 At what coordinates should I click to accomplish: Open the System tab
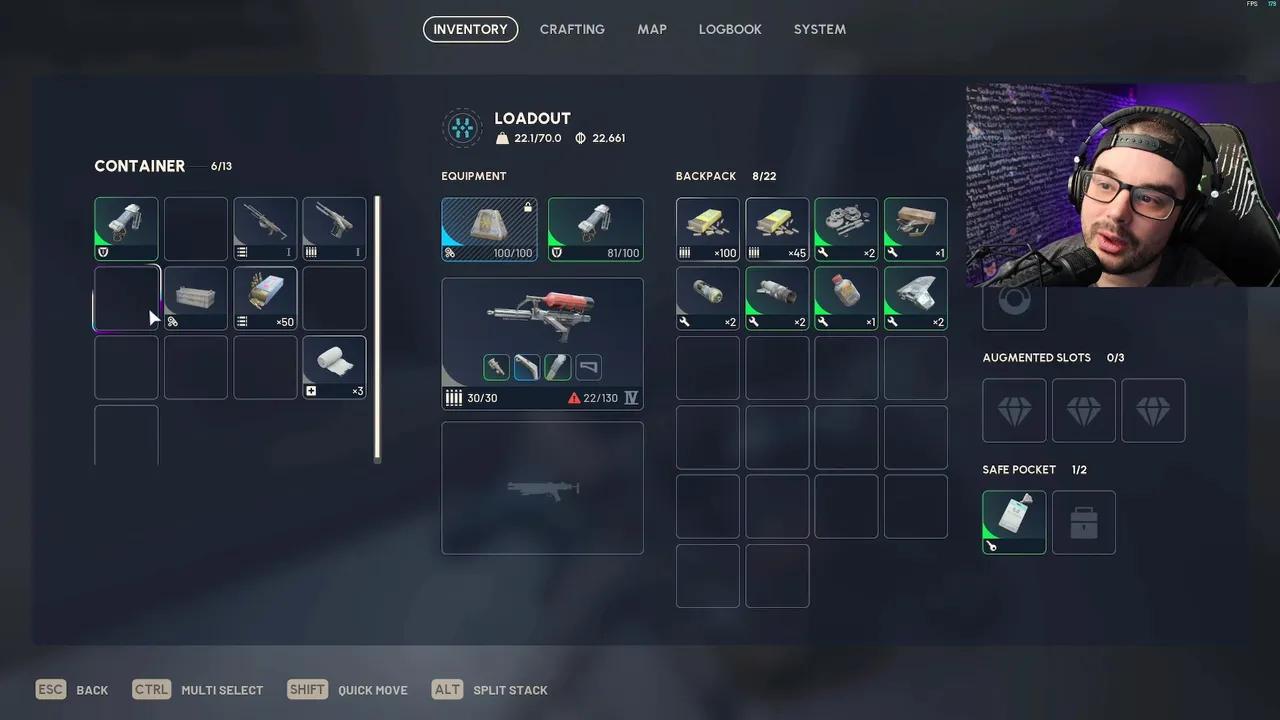(x=820, y=29)
